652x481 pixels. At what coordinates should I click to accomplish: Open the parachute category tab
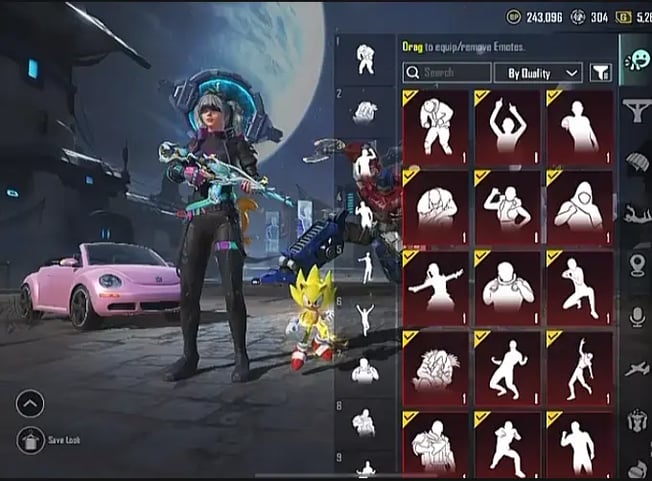[636, 161]
